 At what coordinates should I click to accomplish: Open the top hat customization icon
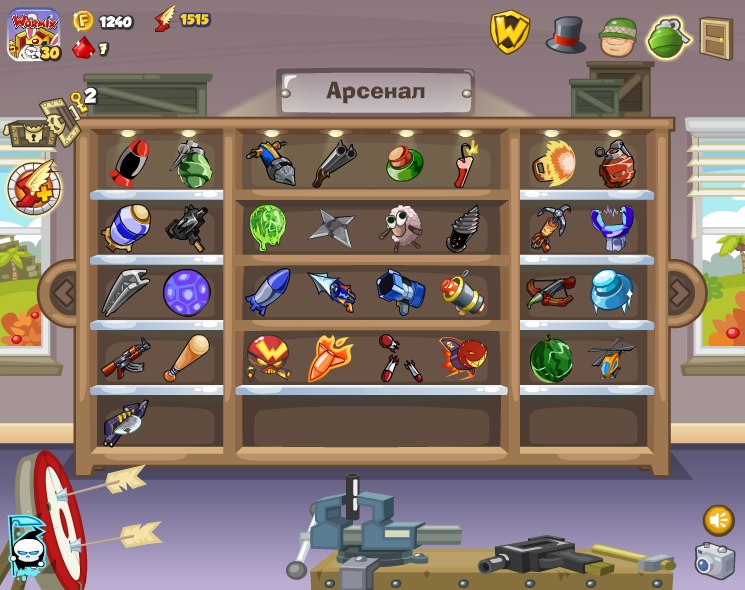566,35
